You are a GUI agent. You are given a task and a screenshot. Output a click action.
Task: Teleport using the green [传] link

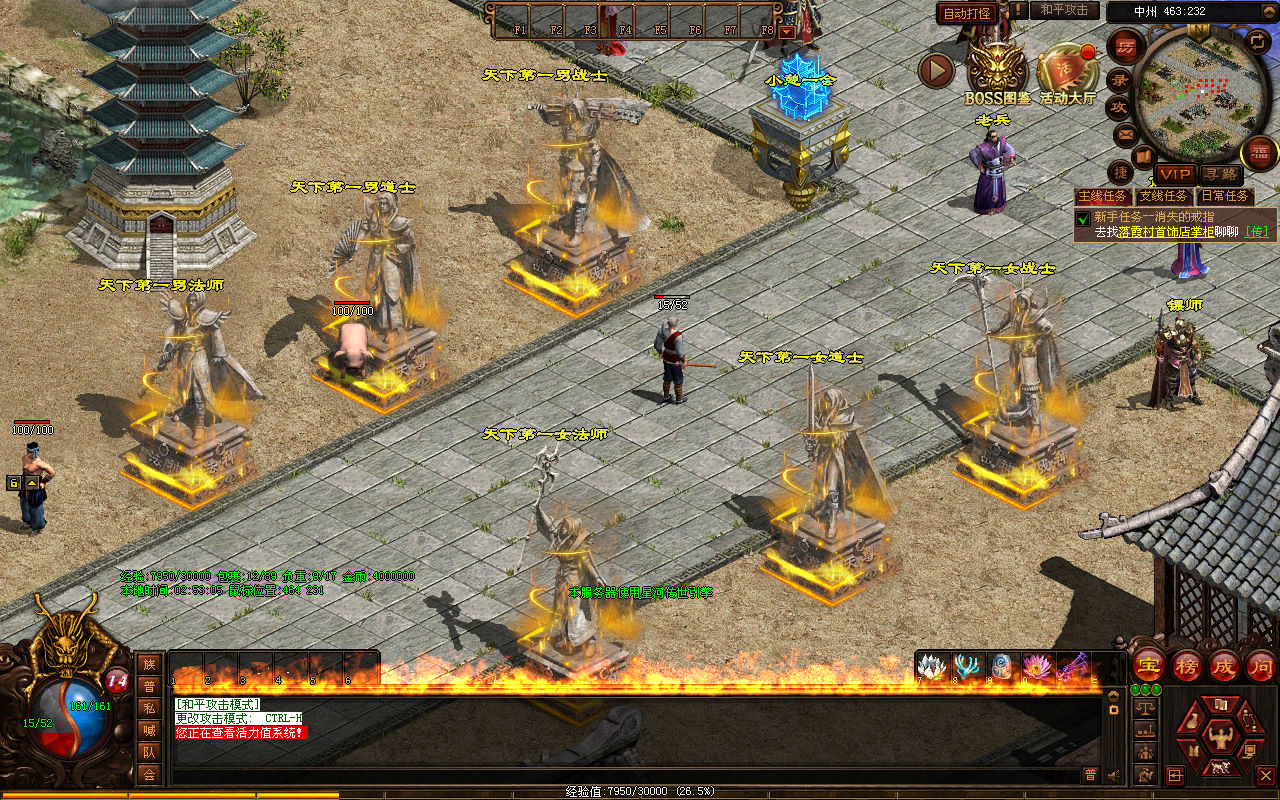pyautogui.click(x=1257, y=231)
